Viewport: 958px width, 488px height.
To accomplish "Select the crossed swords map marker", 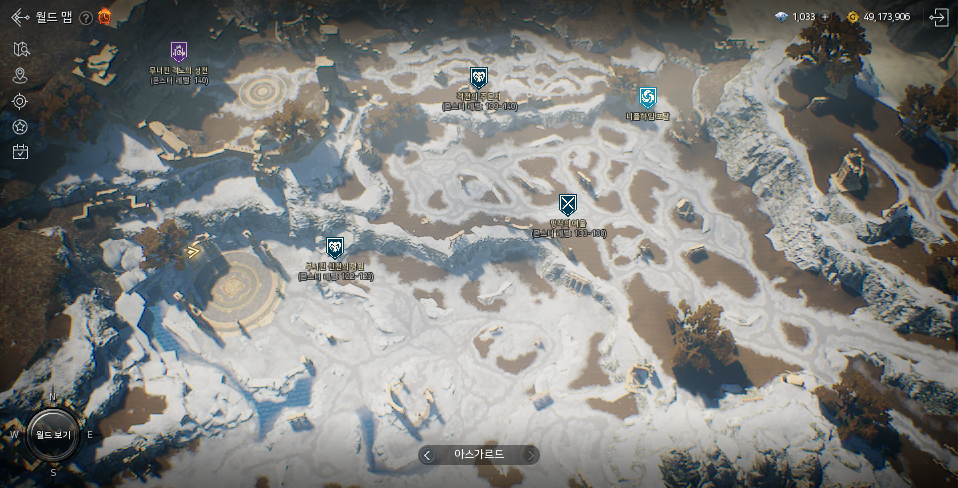I will [x=568, y=206].
